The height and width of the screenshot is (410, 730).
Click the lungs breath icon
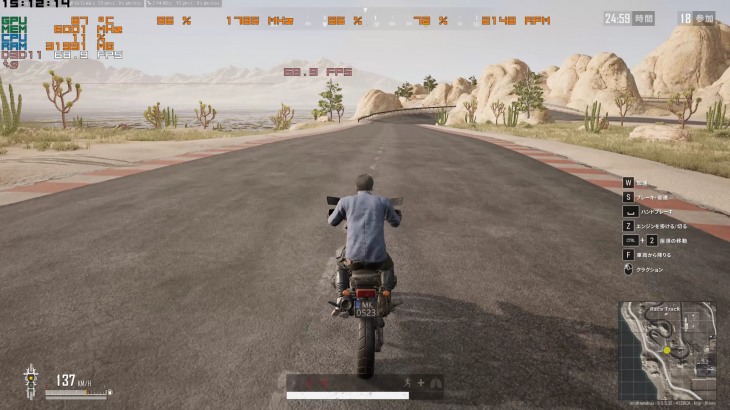coord(435,382)
